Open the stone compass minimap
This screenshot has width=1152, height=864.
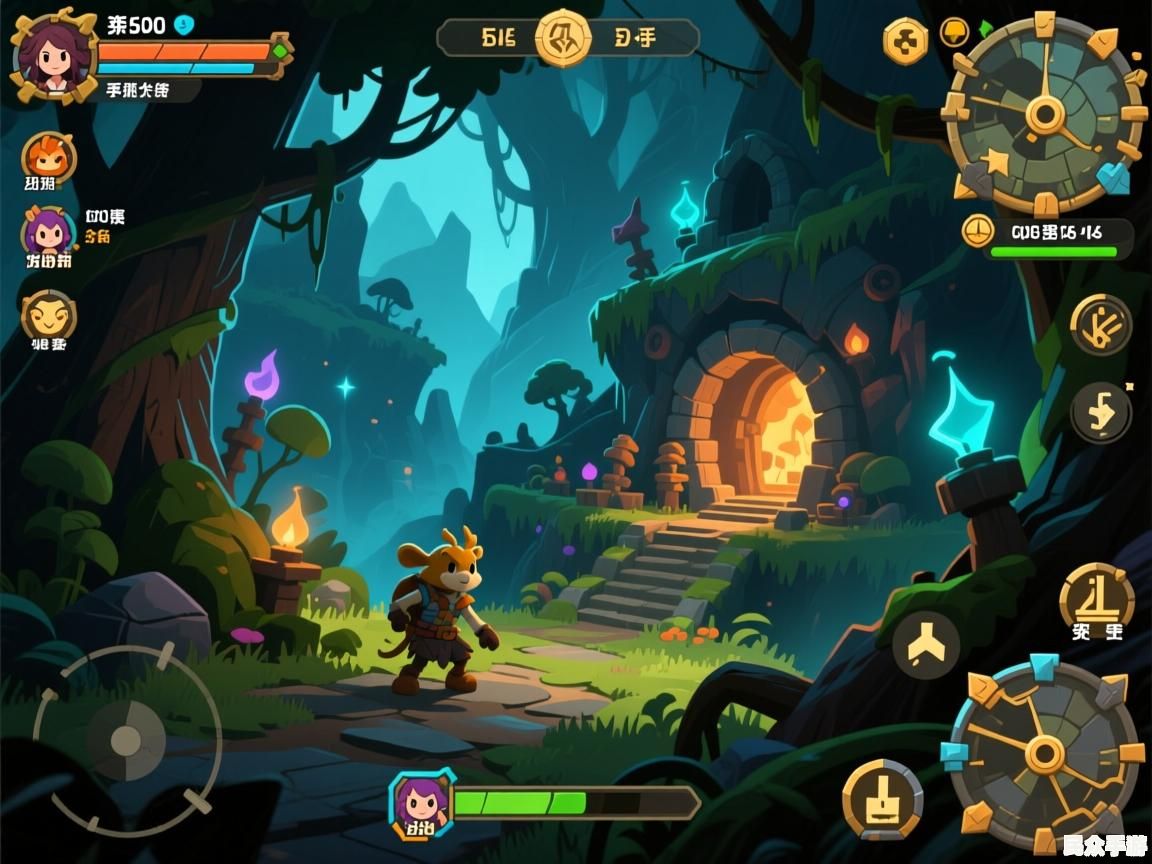[1045, 114]
